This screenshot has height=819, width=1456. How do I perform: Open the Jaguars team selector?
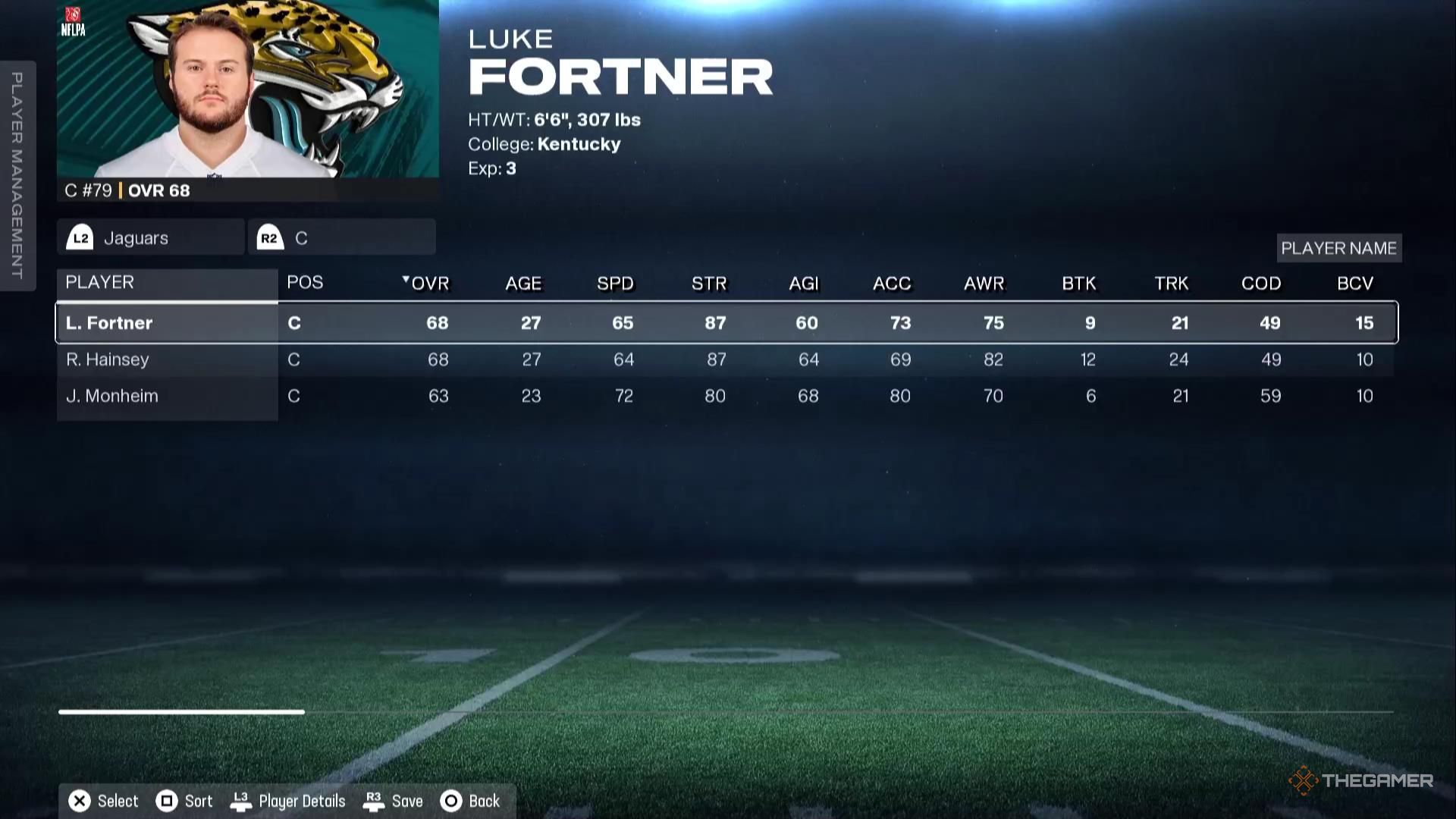[x=150, y=237]
